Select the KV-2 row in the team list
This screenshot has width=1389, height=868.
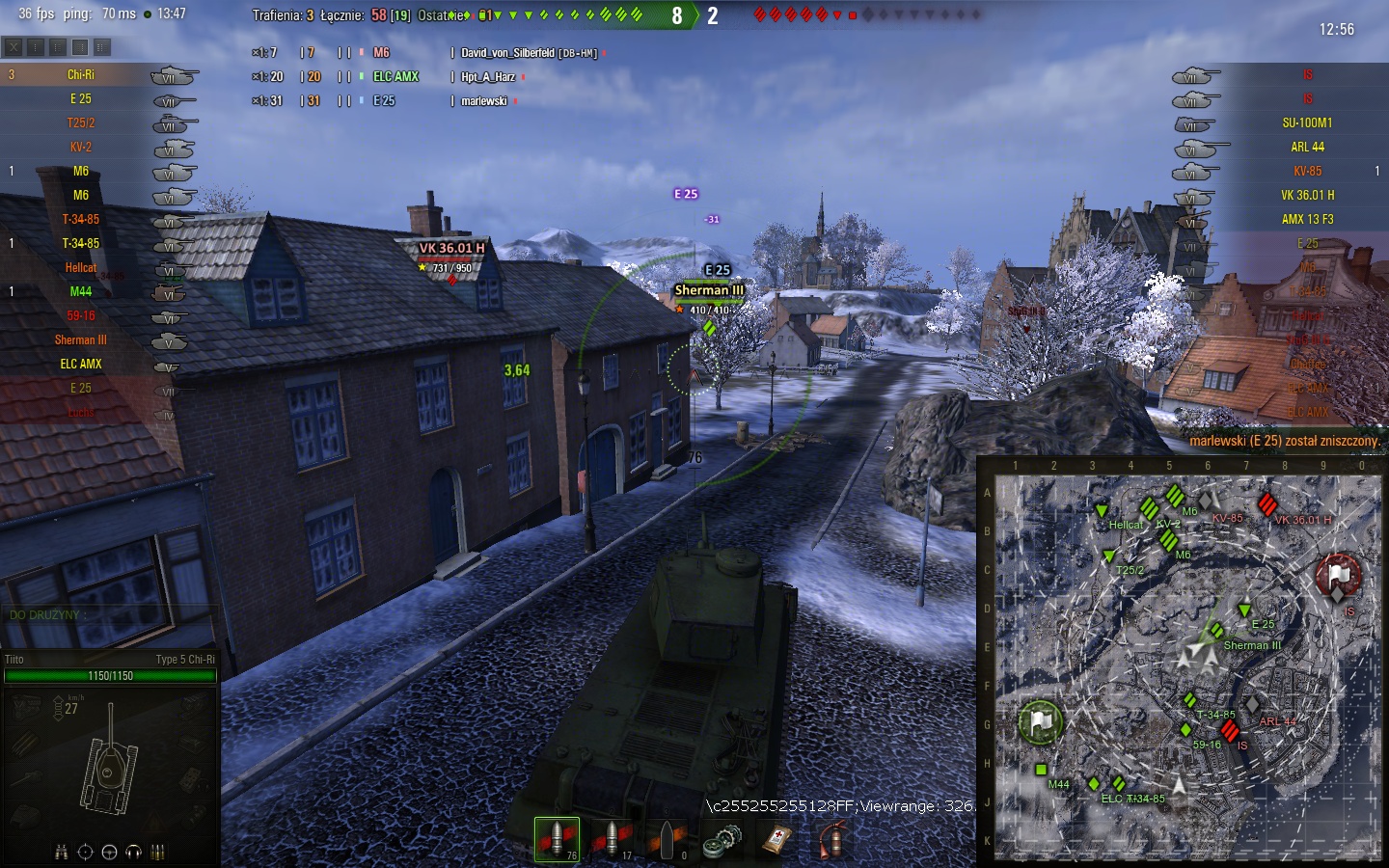(81, 147)
